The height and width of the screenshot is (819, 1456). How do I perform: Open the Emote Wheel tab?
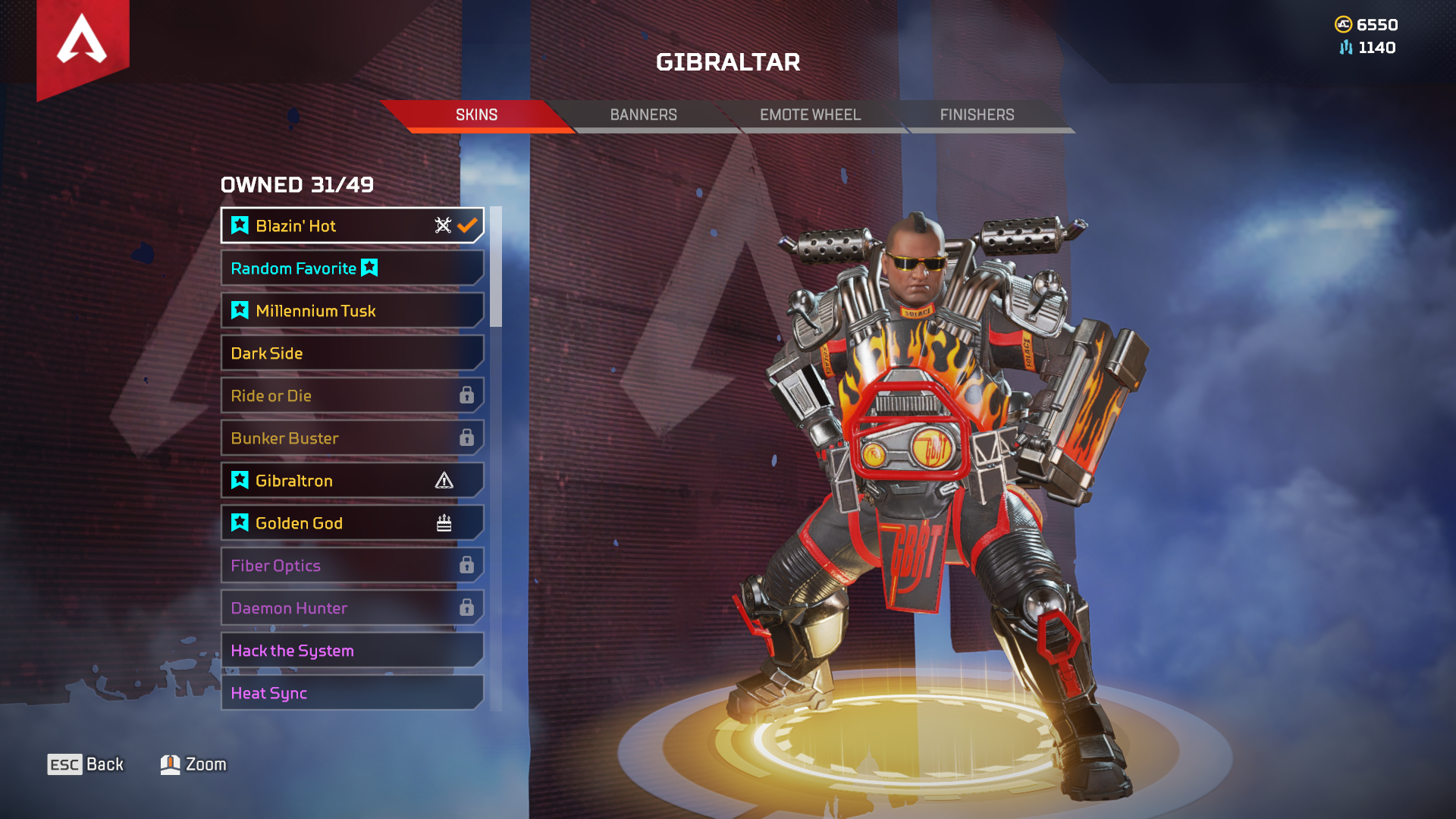810,115
